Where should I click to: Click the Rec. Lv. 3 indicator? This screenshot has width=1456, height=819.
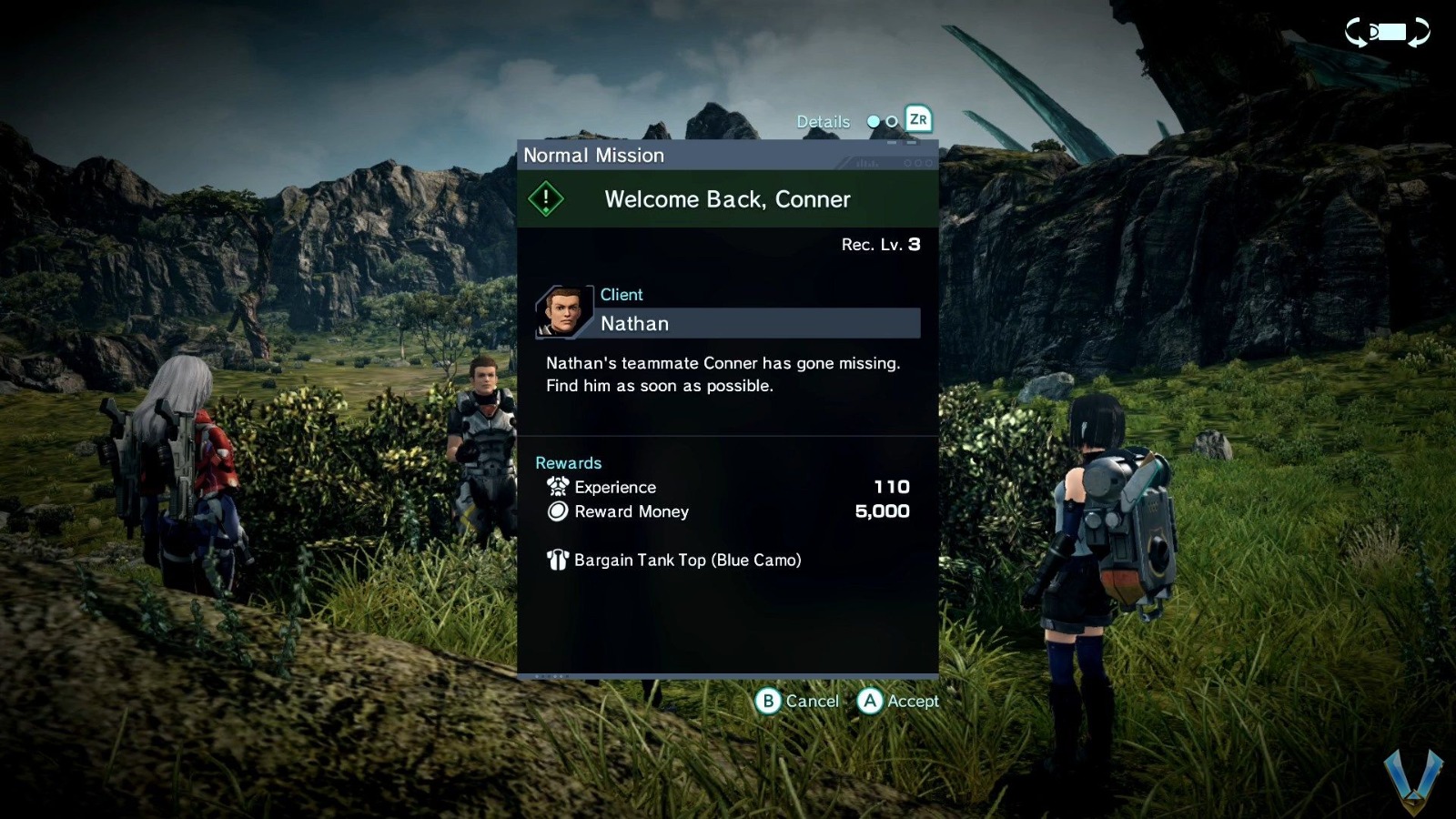tap(879, 244)
